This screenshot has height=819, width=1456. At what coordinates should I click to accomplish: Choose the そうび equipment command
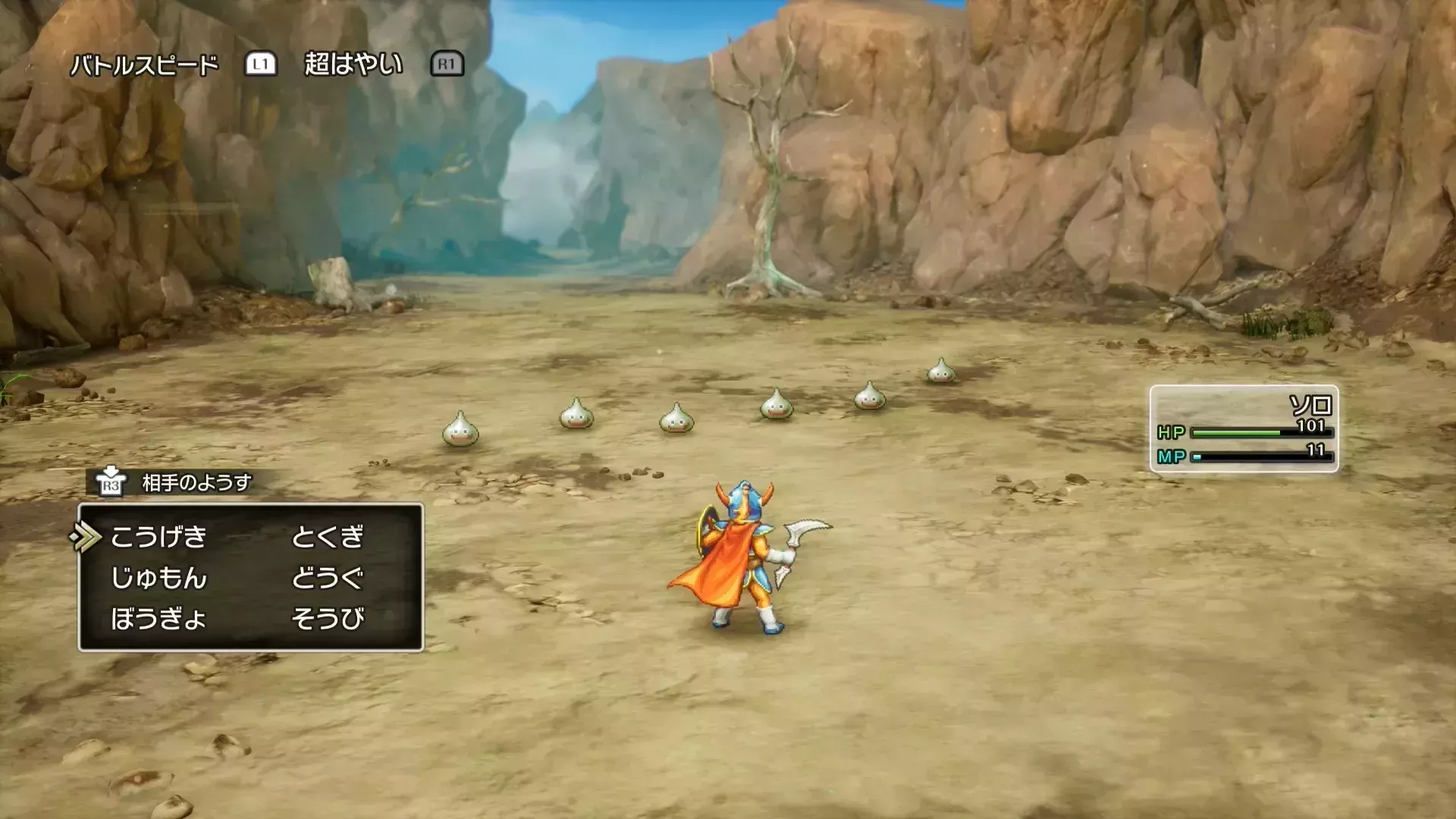328,619
